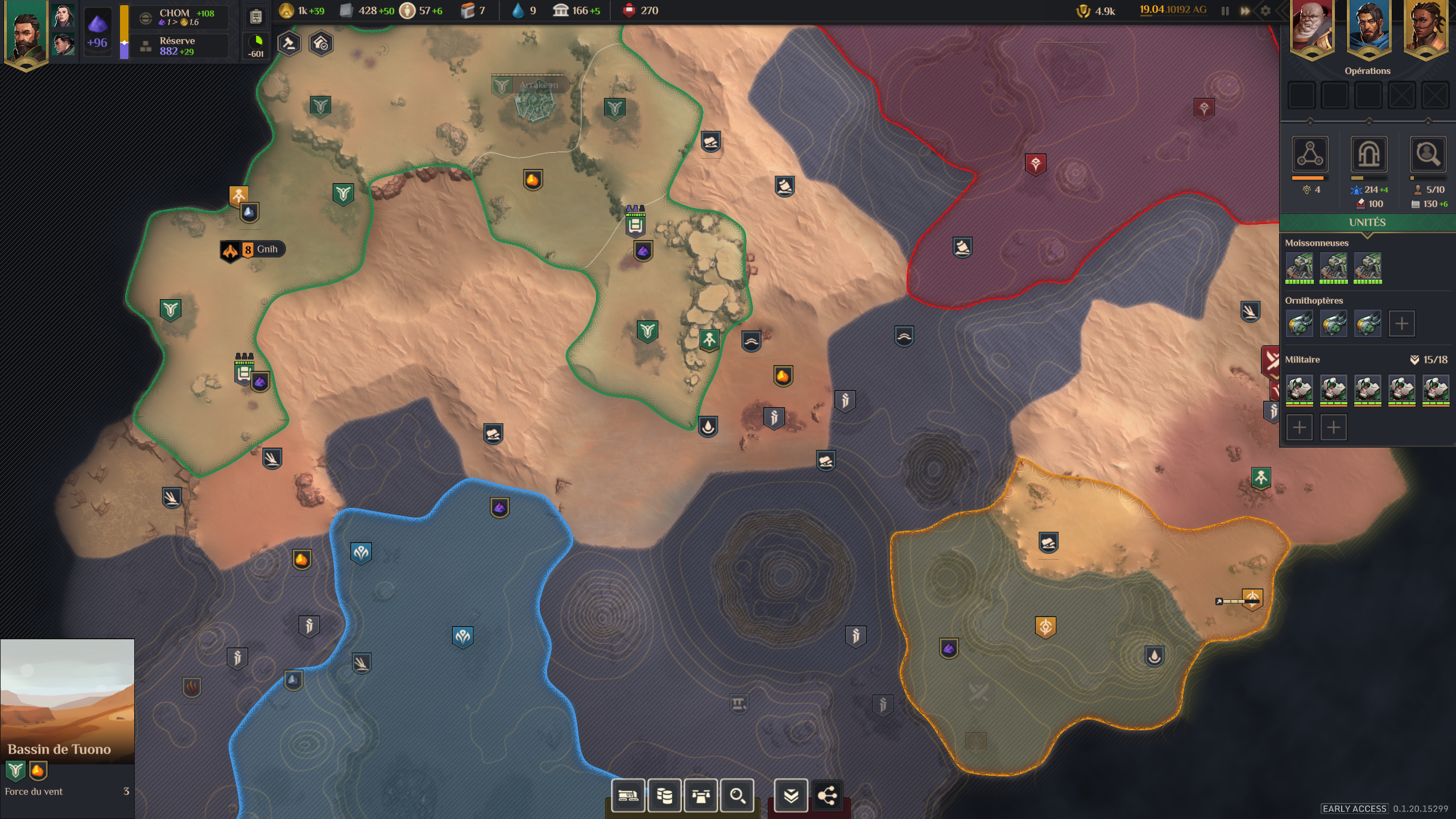Click the harvester vehicle button in bottom bar
The height and width of the screenshot is (819, 1456).
(628, 795)
